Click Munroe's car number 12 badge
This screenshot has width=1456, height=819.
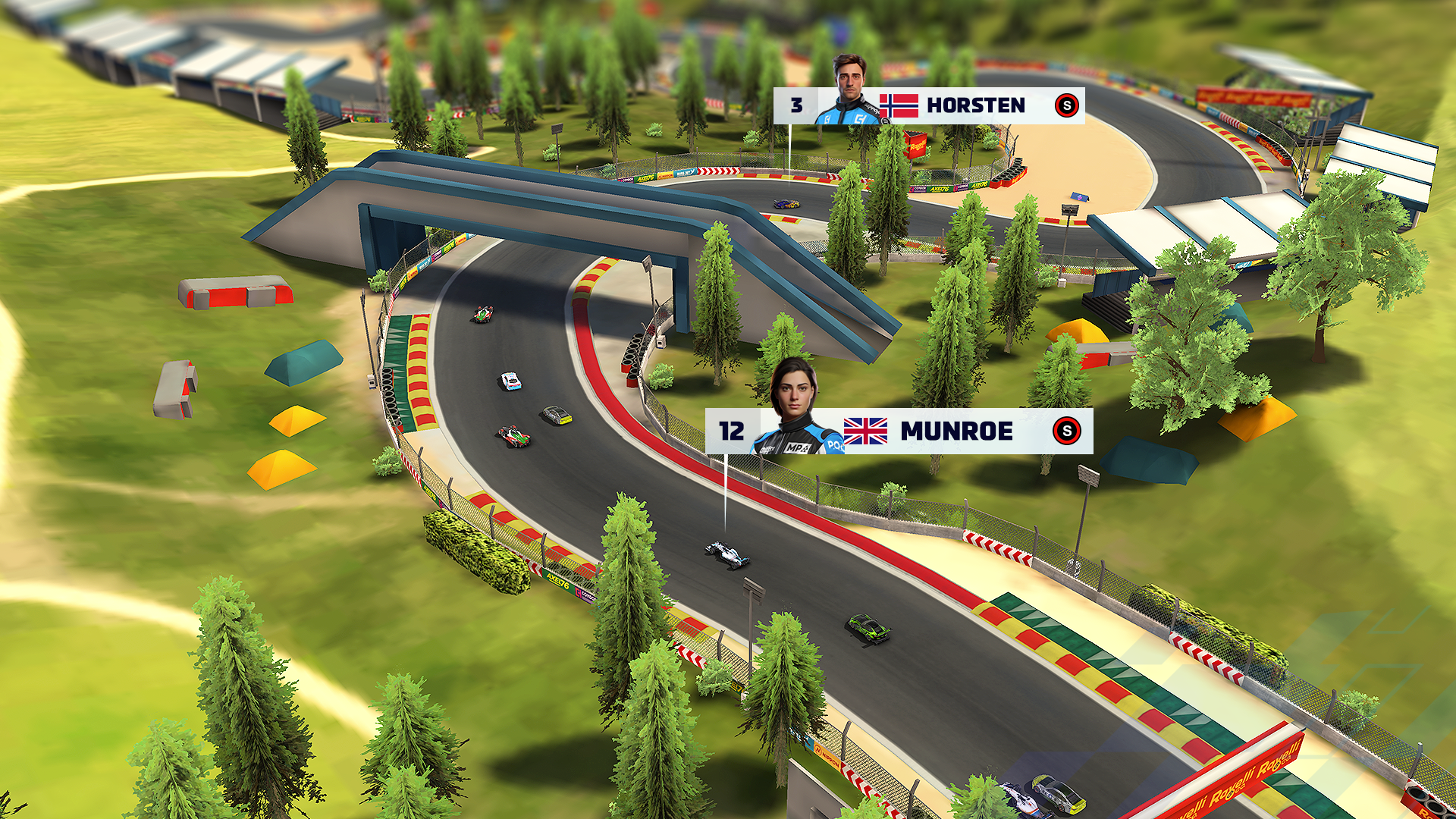733,429
